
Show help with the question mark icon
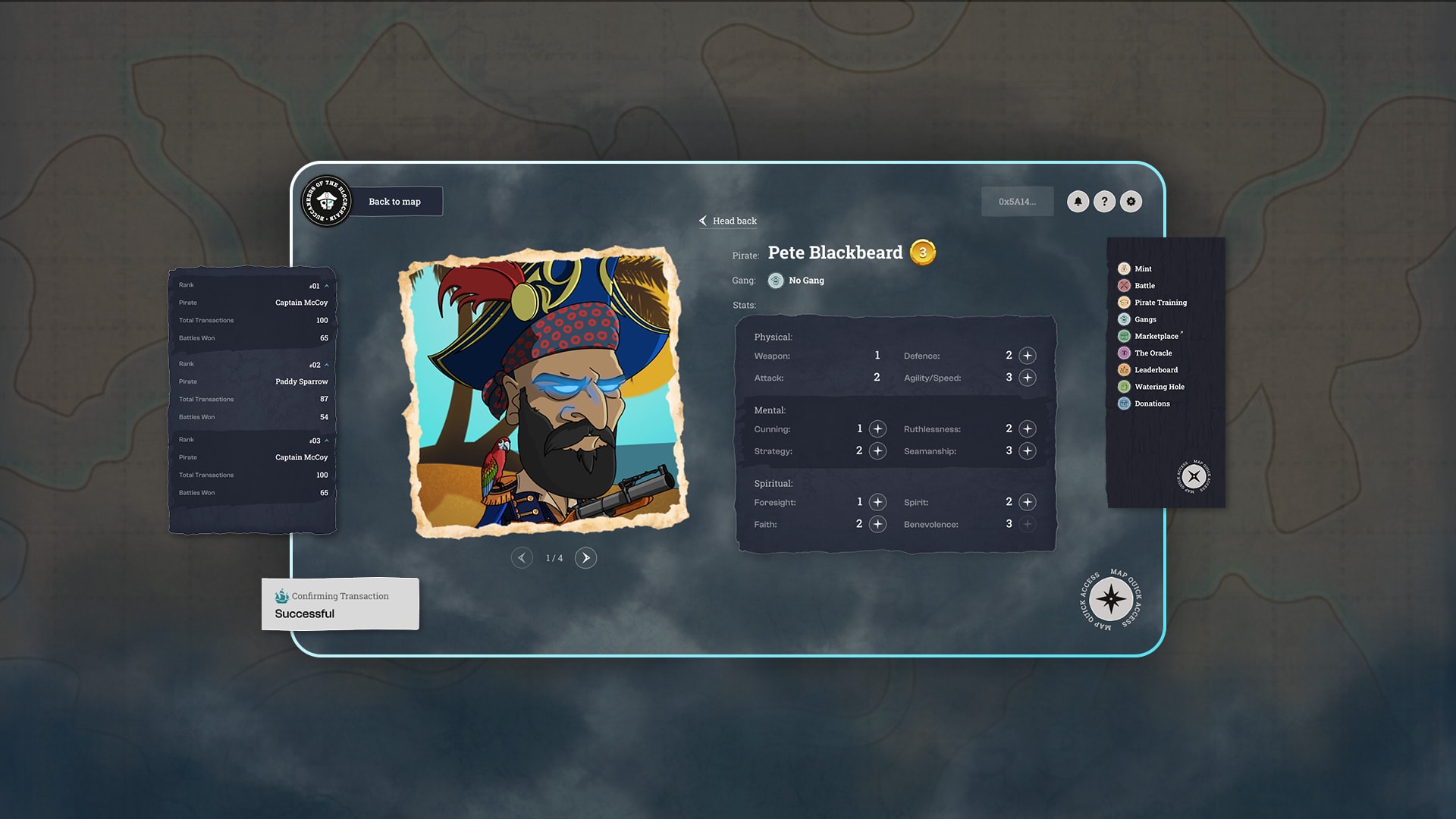(1104, 202)
